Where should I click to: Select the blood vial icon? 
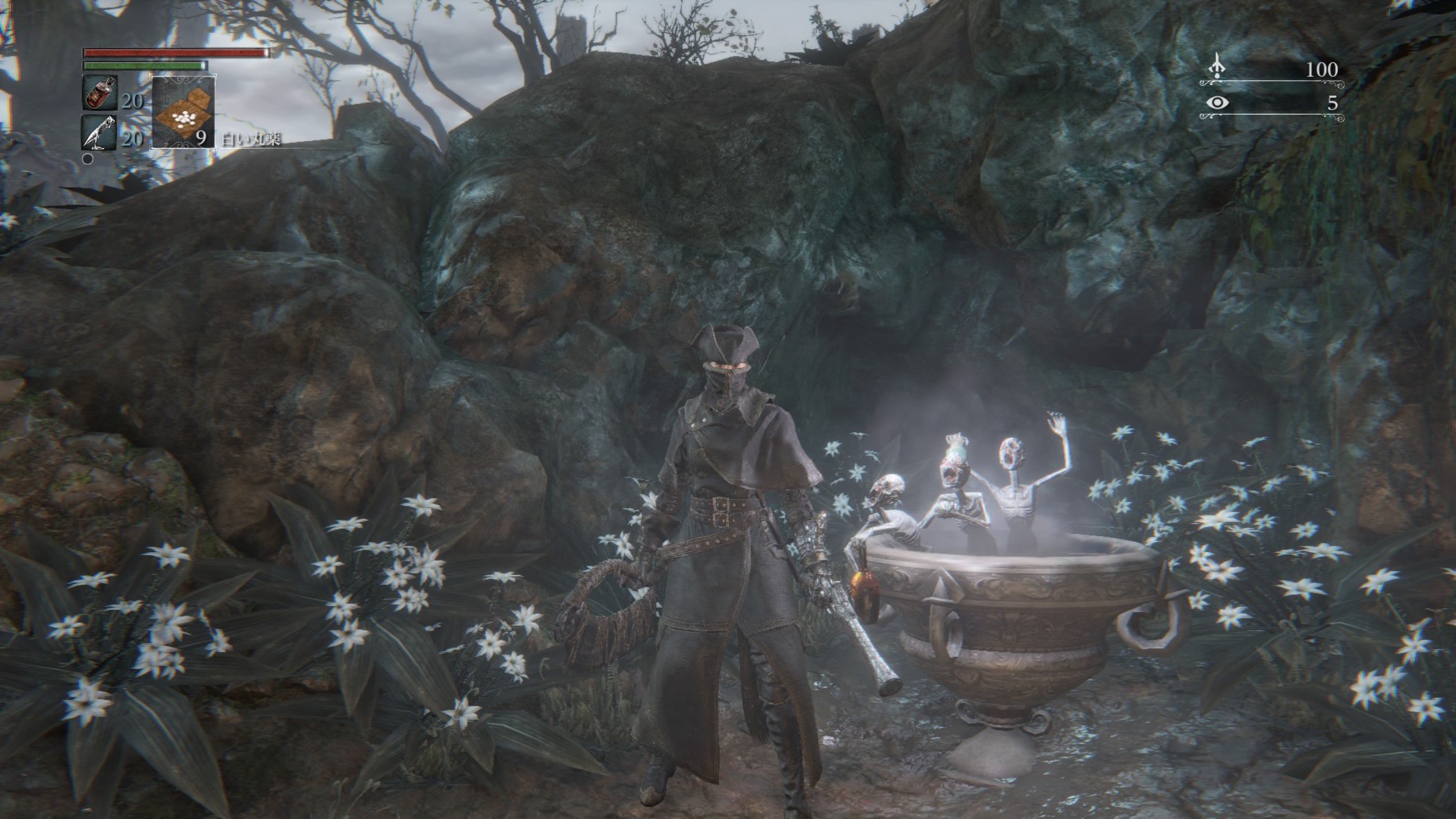[x=100, y=93]
